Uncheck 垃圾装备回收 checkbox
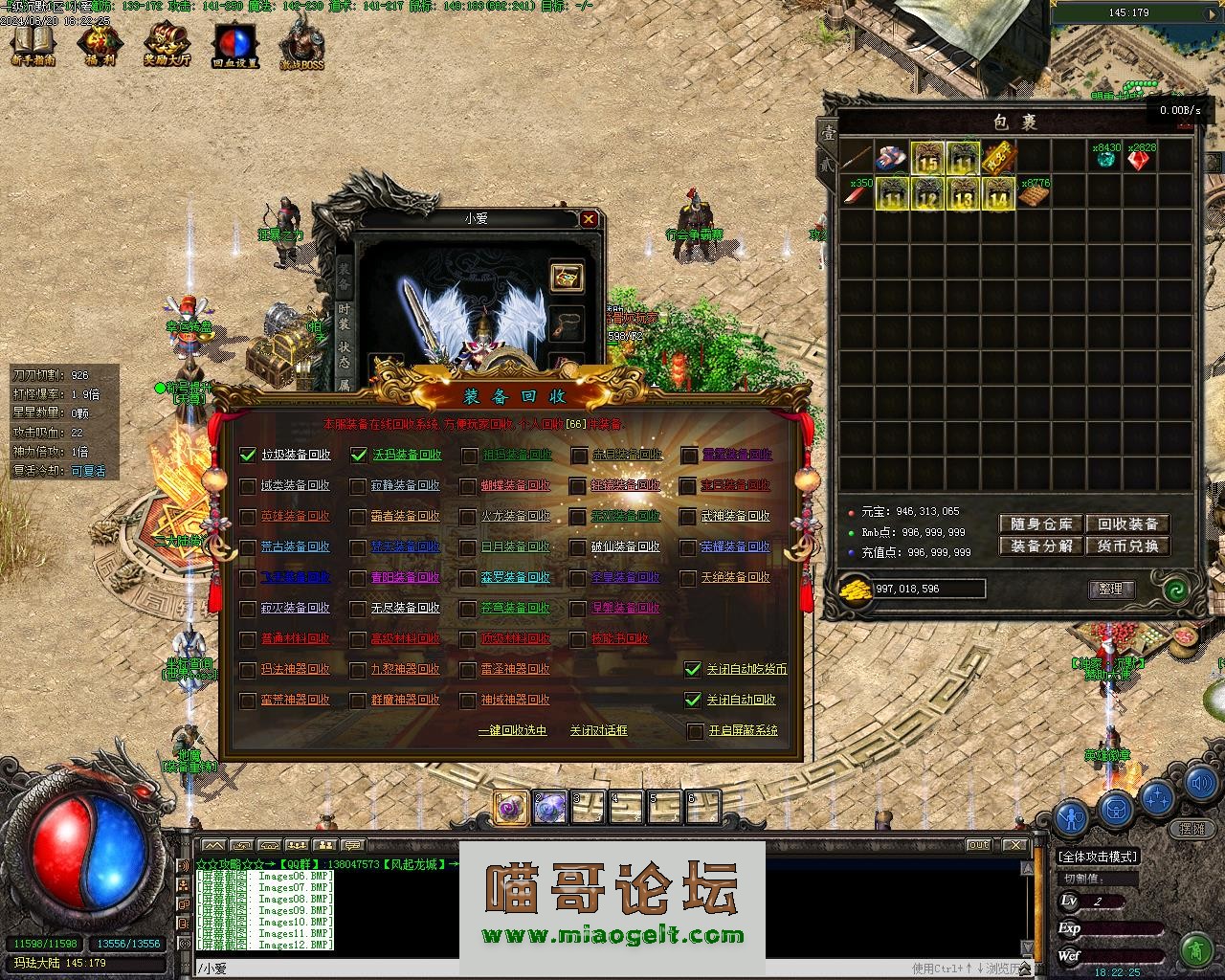Screen dimensions: 1225x980 tap(248, 455)
